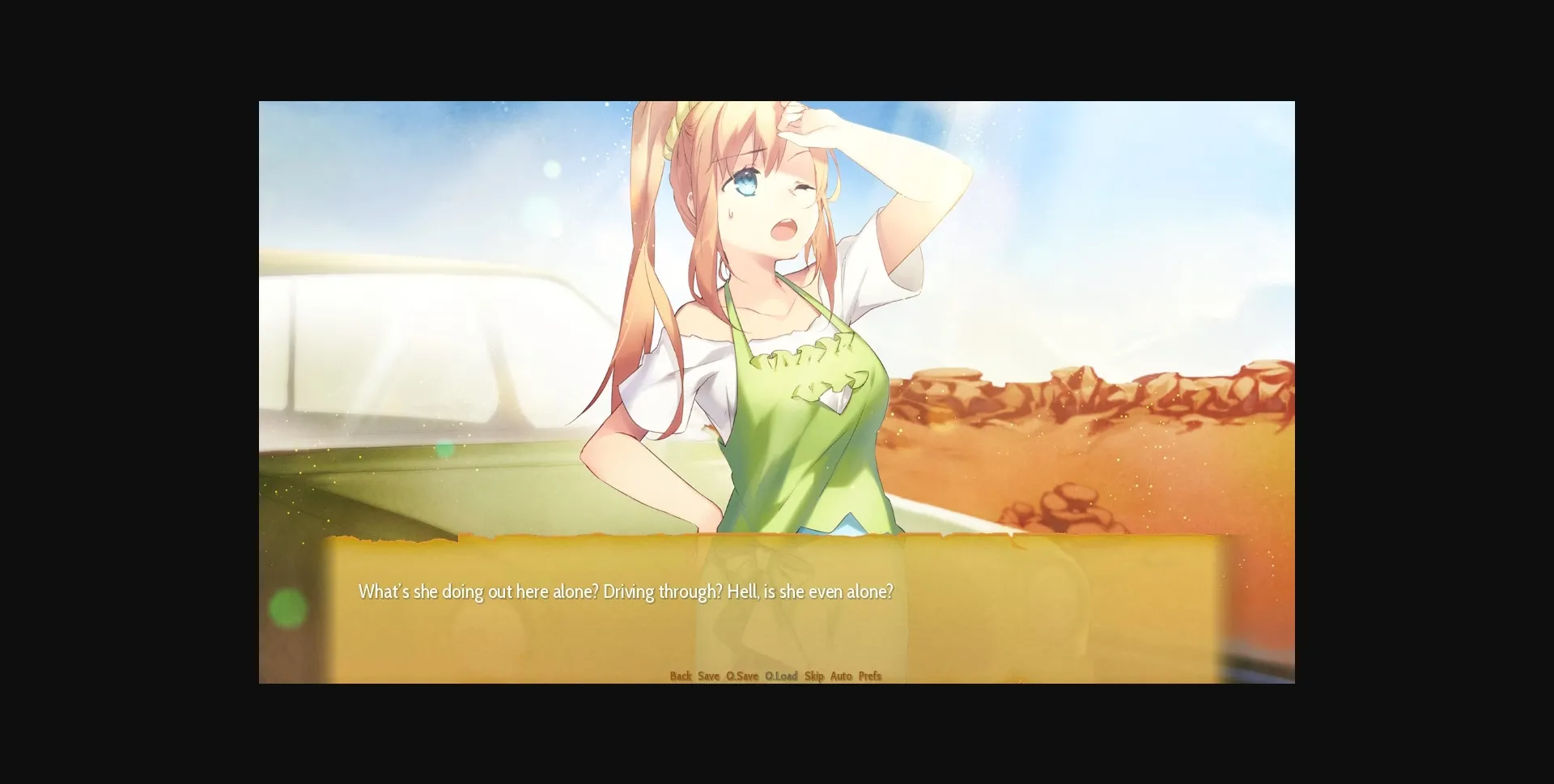
Task: Turn on automatic text advancement
Action: pyautogui.click(x=841, y=676)
